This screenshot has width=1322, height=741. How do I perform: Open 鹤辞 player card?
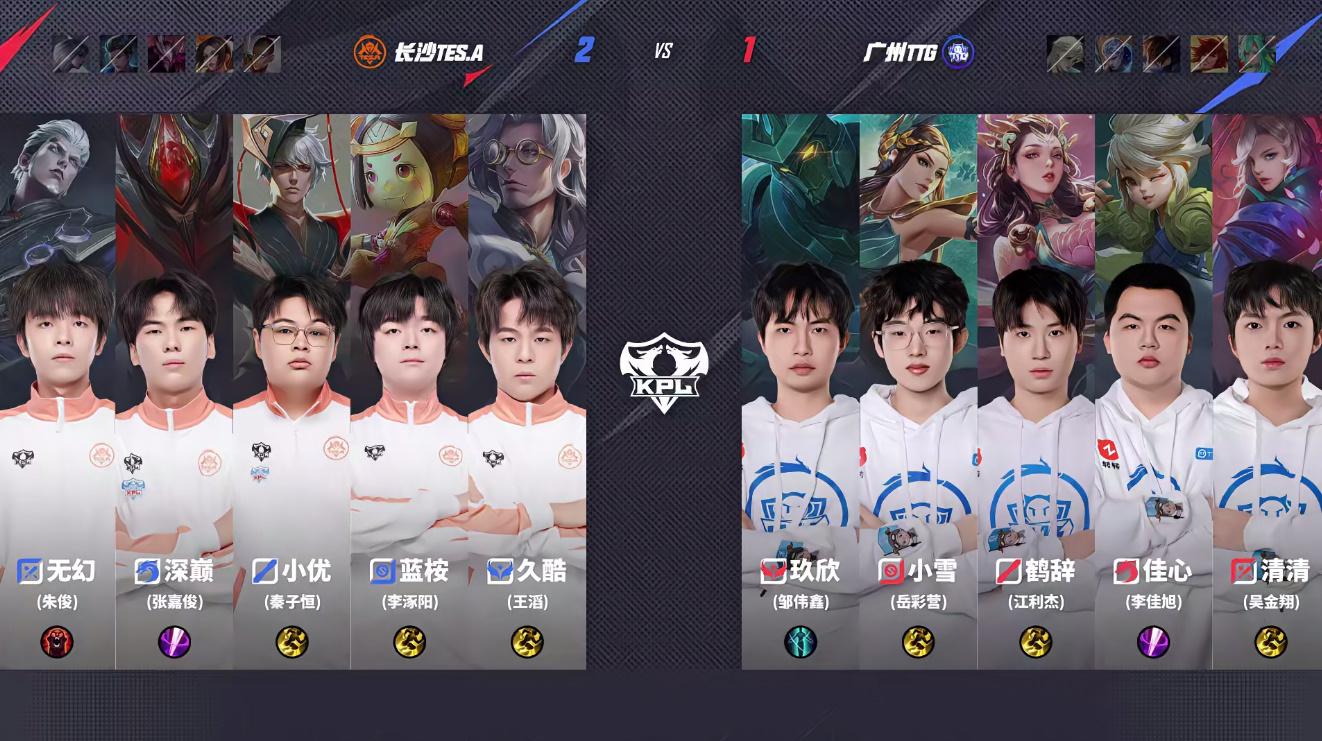coord(1036,390)
